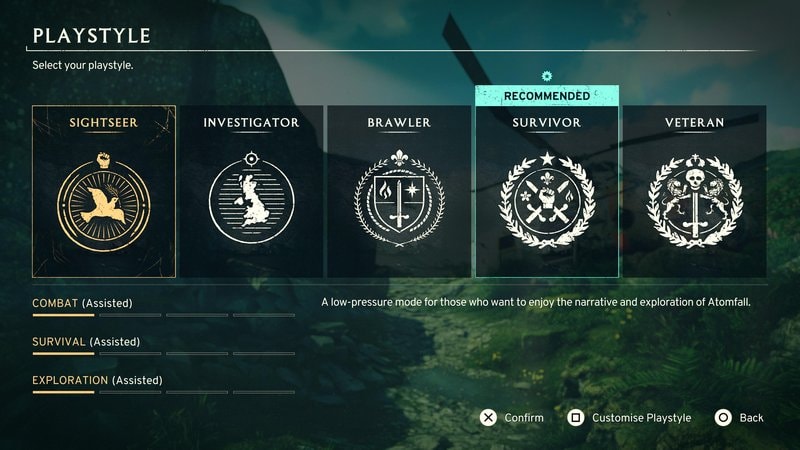Viewport: 800px width, 450px height.
Task: Pick the Brawler playstyle card
Action: coord(399,191)
